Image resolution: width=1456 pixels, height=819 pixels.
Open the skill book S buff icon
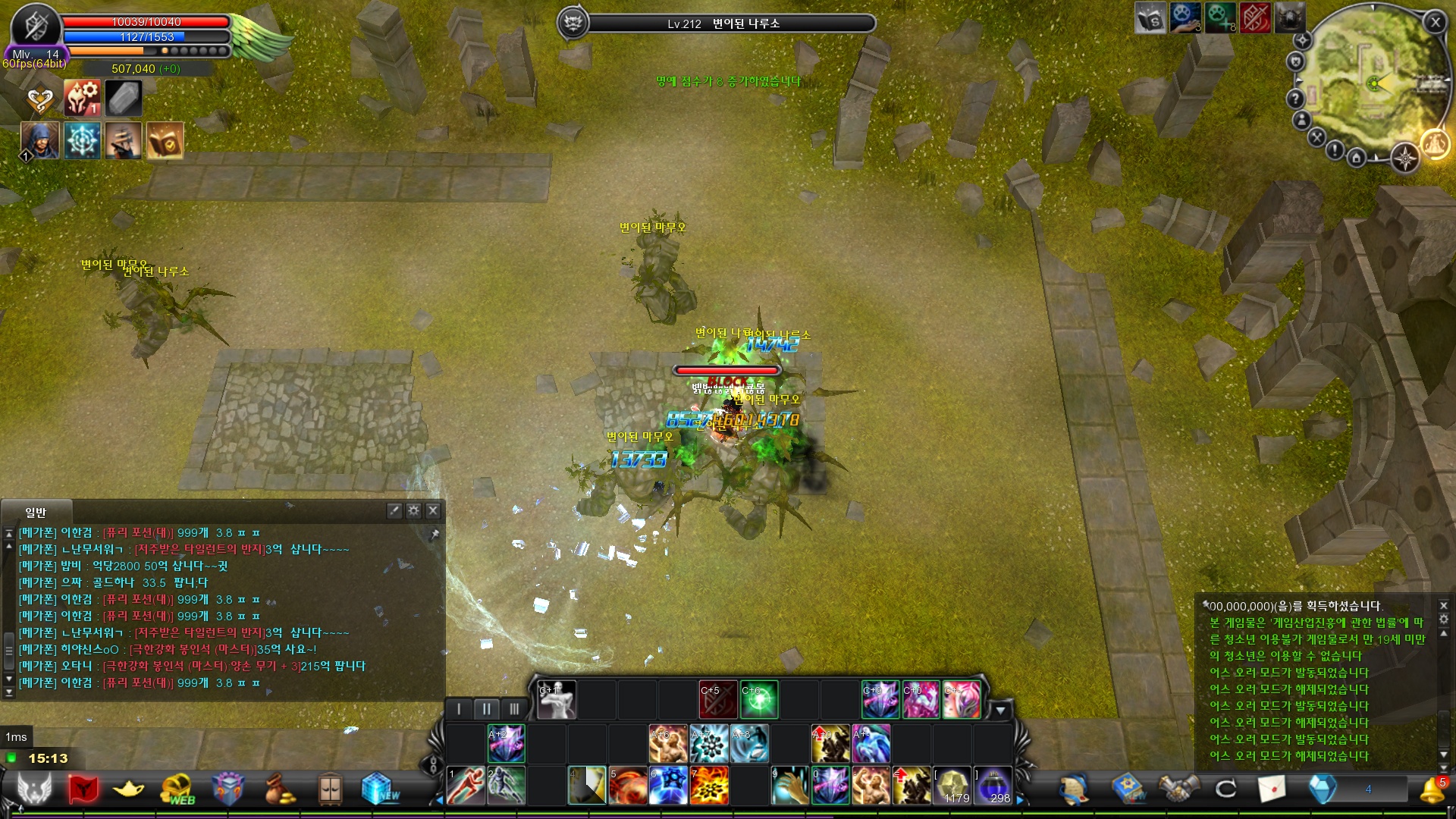click(1150, 18)
